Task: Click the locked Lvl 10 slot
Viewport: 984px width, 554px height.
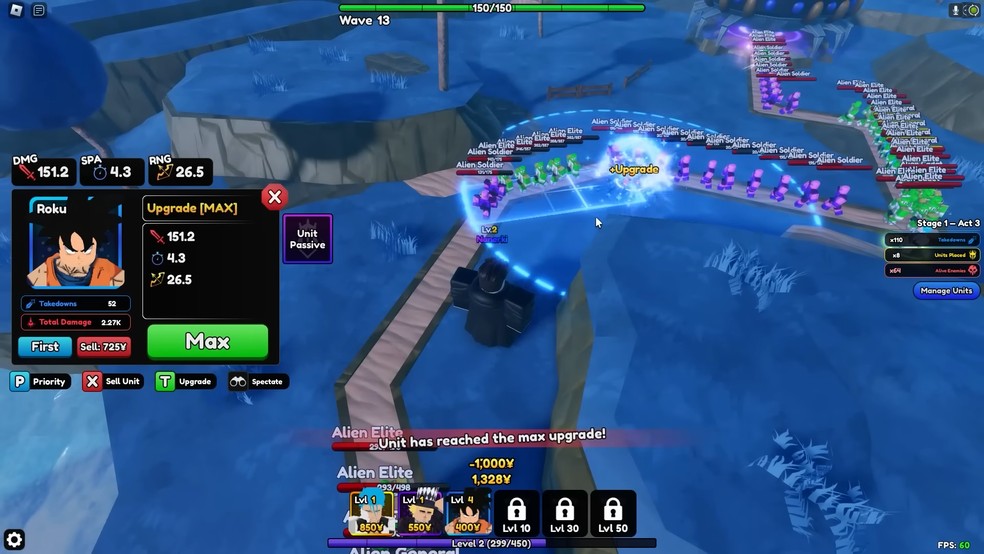Action: (x=516, y=513)
